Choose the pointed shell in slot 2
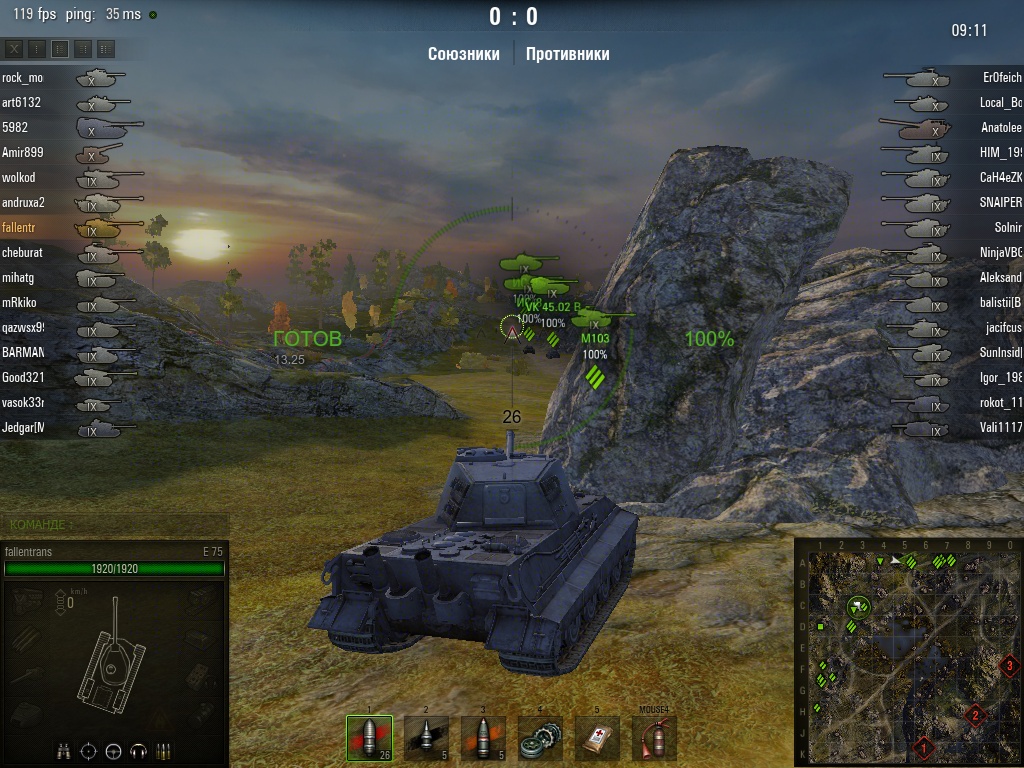Image resolution: width=1024 pixels, height=768 pixels. tap(426, 738)
